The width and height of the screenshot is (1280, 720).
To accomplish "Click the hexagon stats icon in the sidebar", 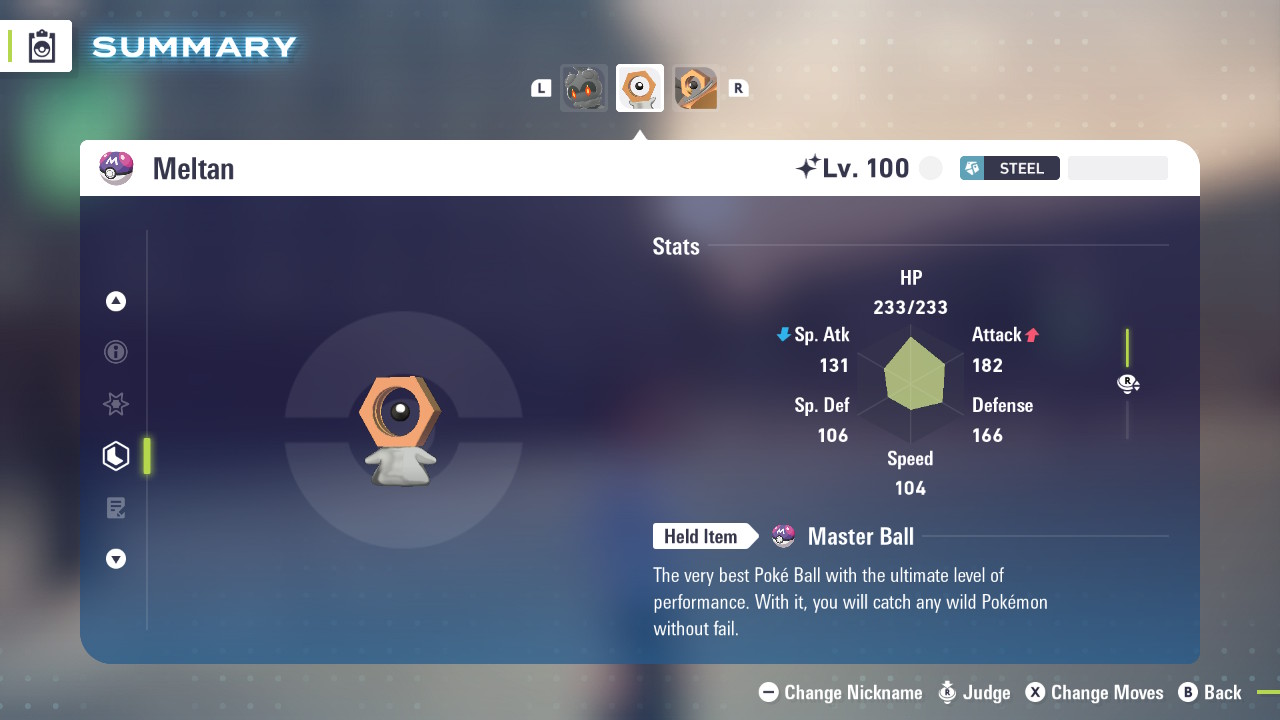I will pos(115,455).
